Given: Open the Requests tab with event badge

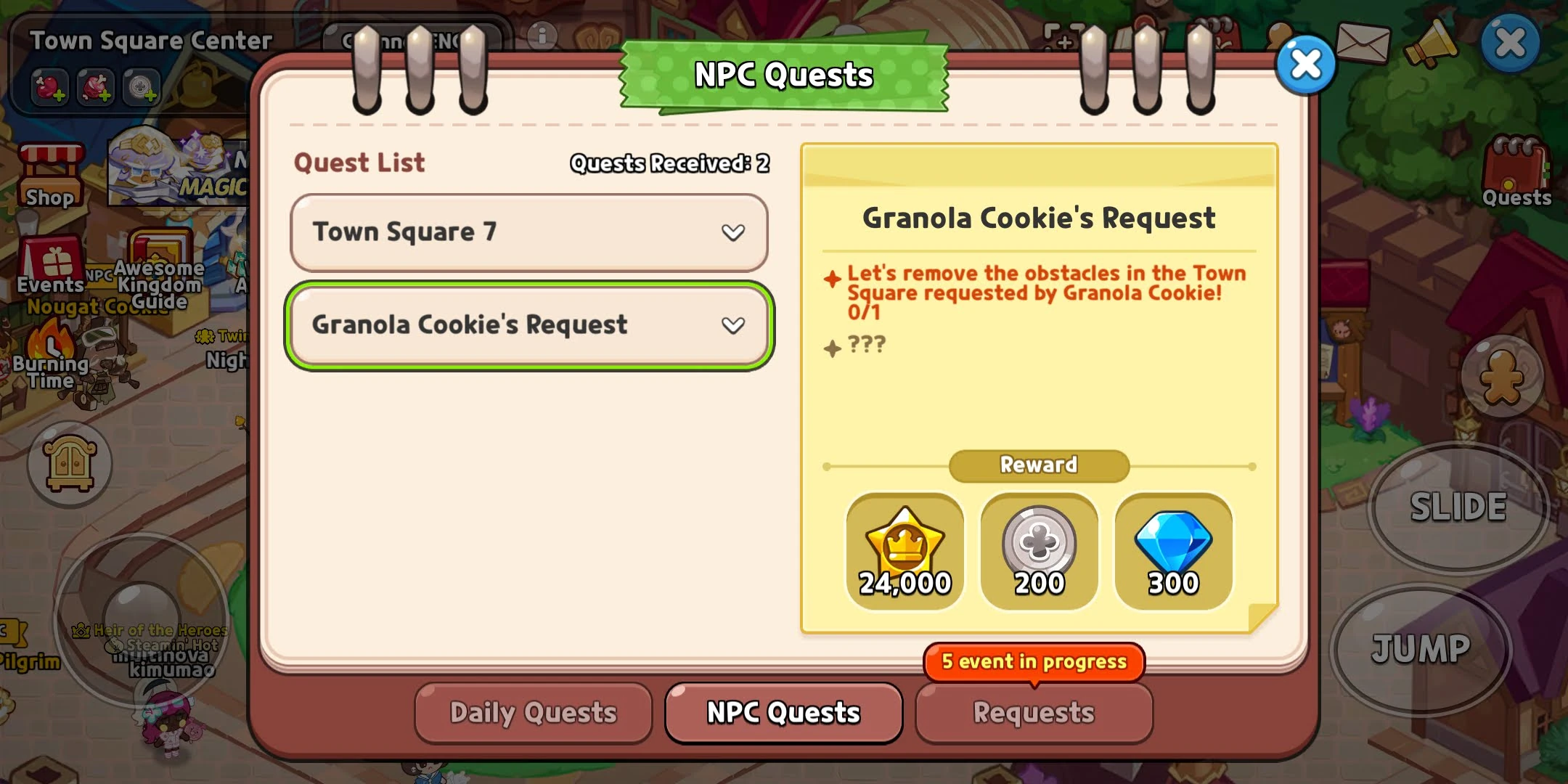Looking at the screenshot, I should point(1034,714).
